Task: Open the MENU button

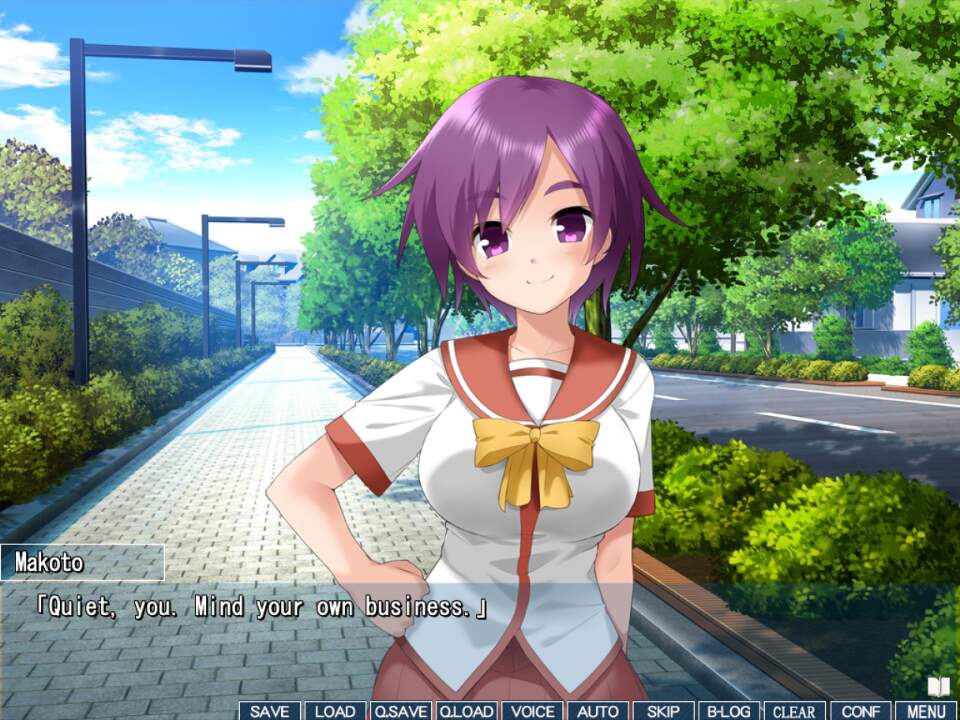Action: click(926, 711)
